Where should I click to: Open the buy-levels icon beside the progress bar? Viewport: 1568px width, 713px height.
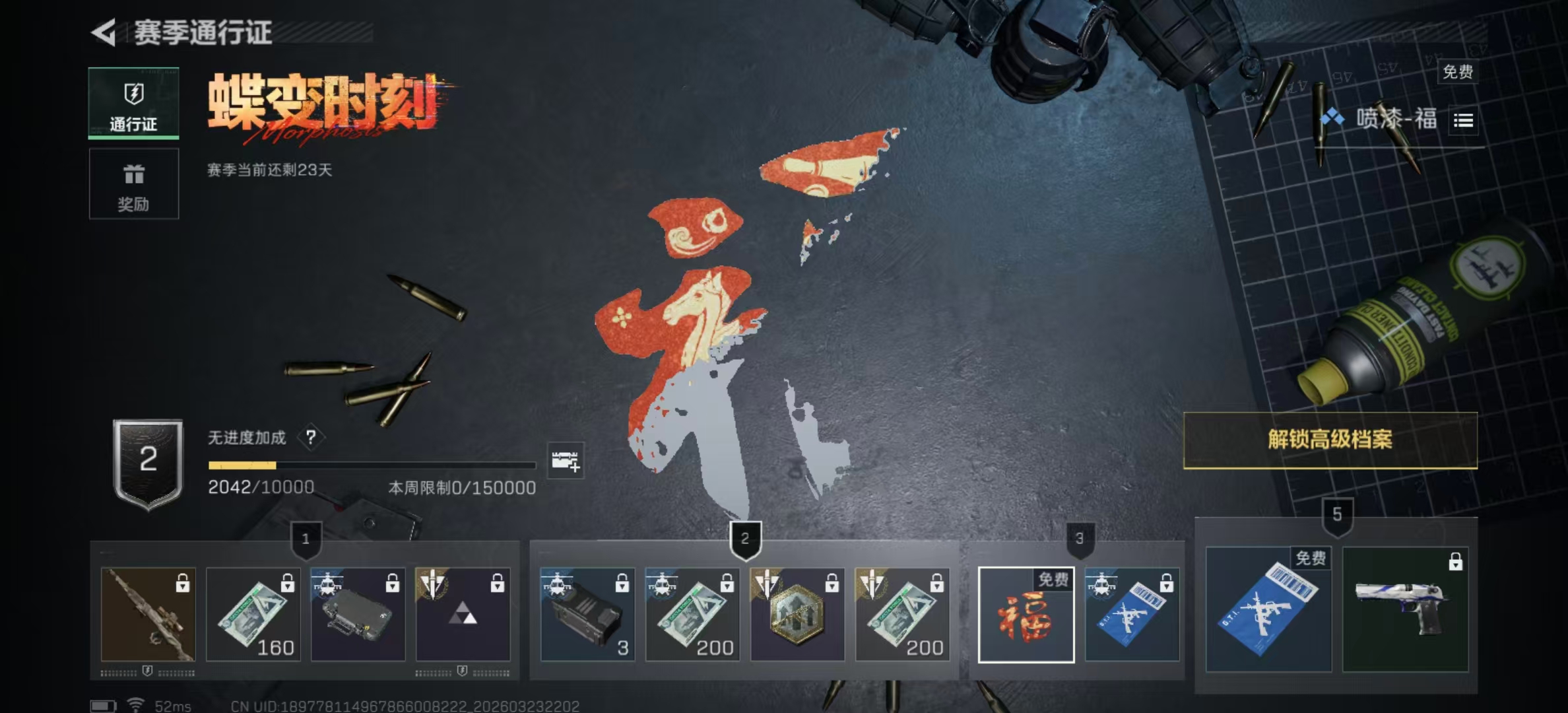(566, 461)
